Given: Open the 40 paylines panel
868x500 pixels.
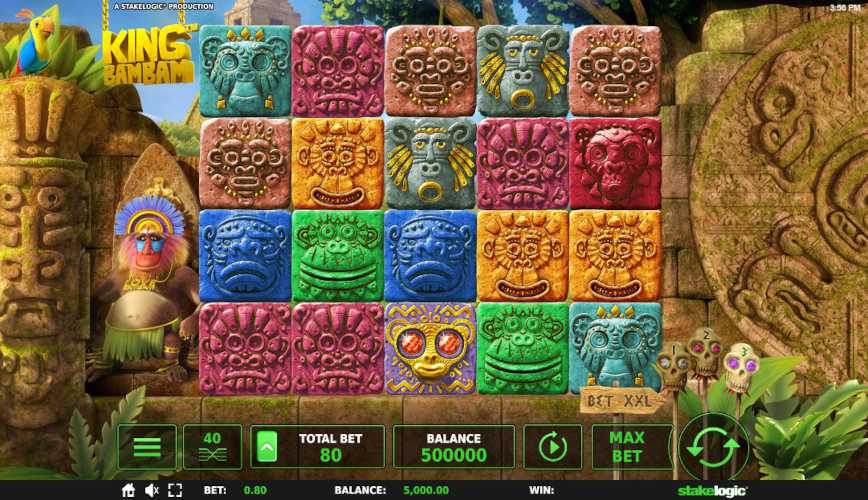Looking at the screenshot, I should coord(212,447).
